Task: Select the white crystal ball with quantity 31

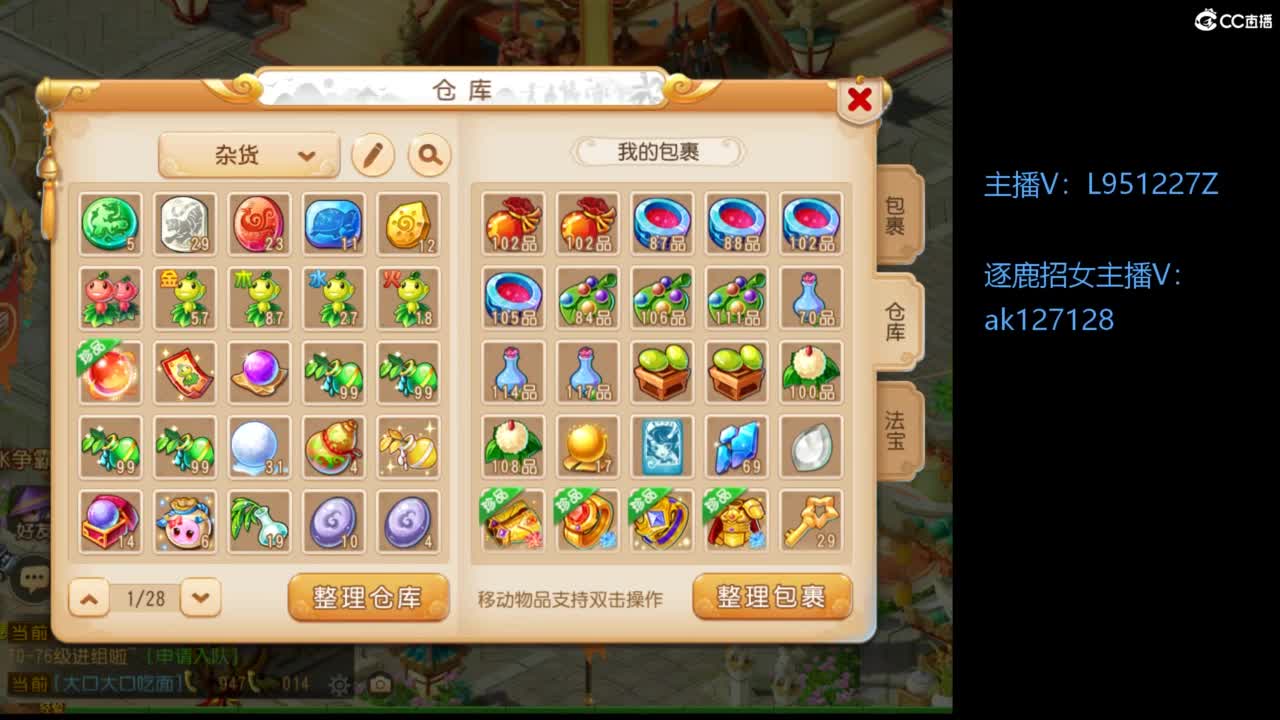Action: [x=259, y=445]
